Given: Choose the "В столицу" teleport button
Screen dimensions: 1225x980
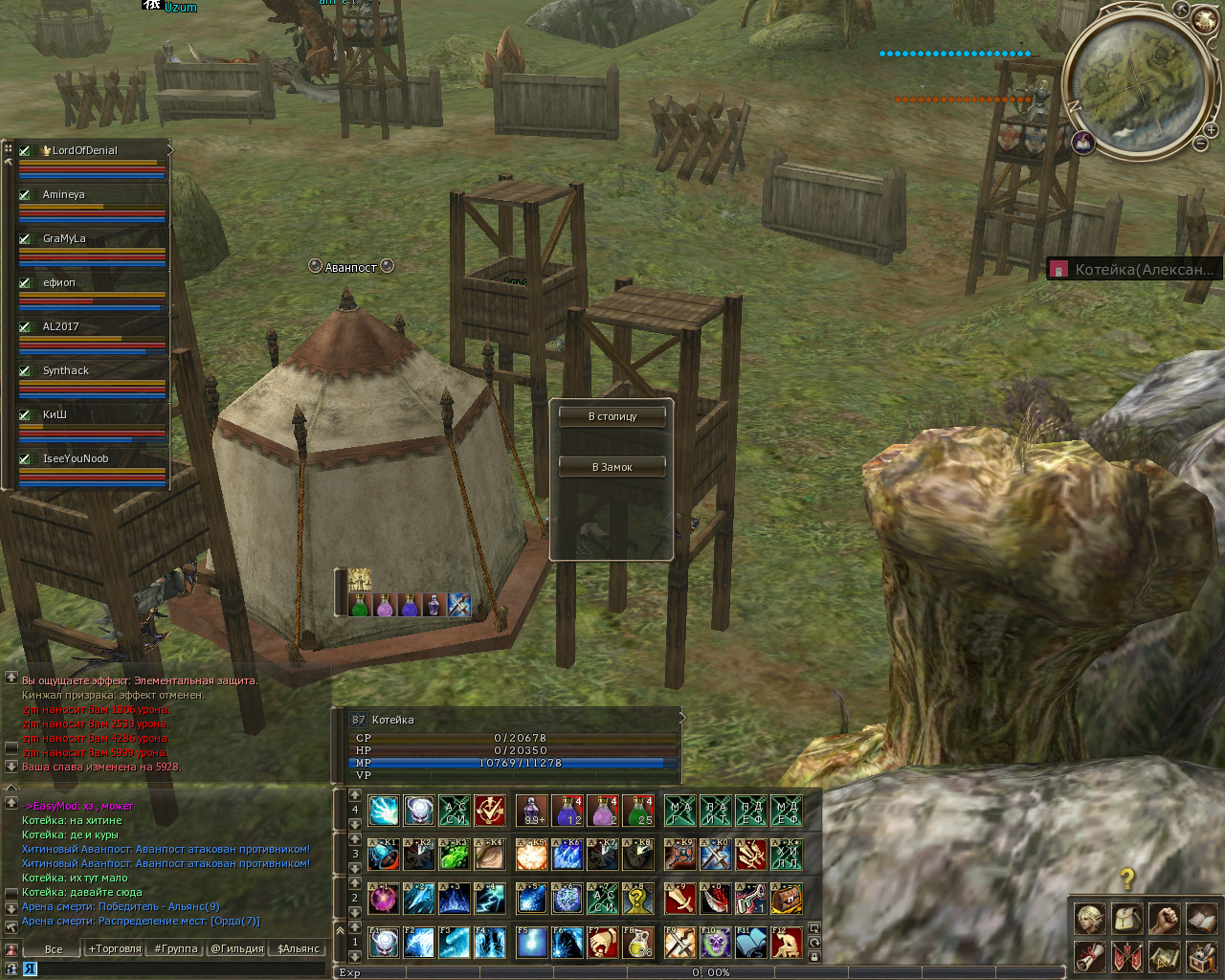Looking at the screenshot, I should tap(612, 416).
